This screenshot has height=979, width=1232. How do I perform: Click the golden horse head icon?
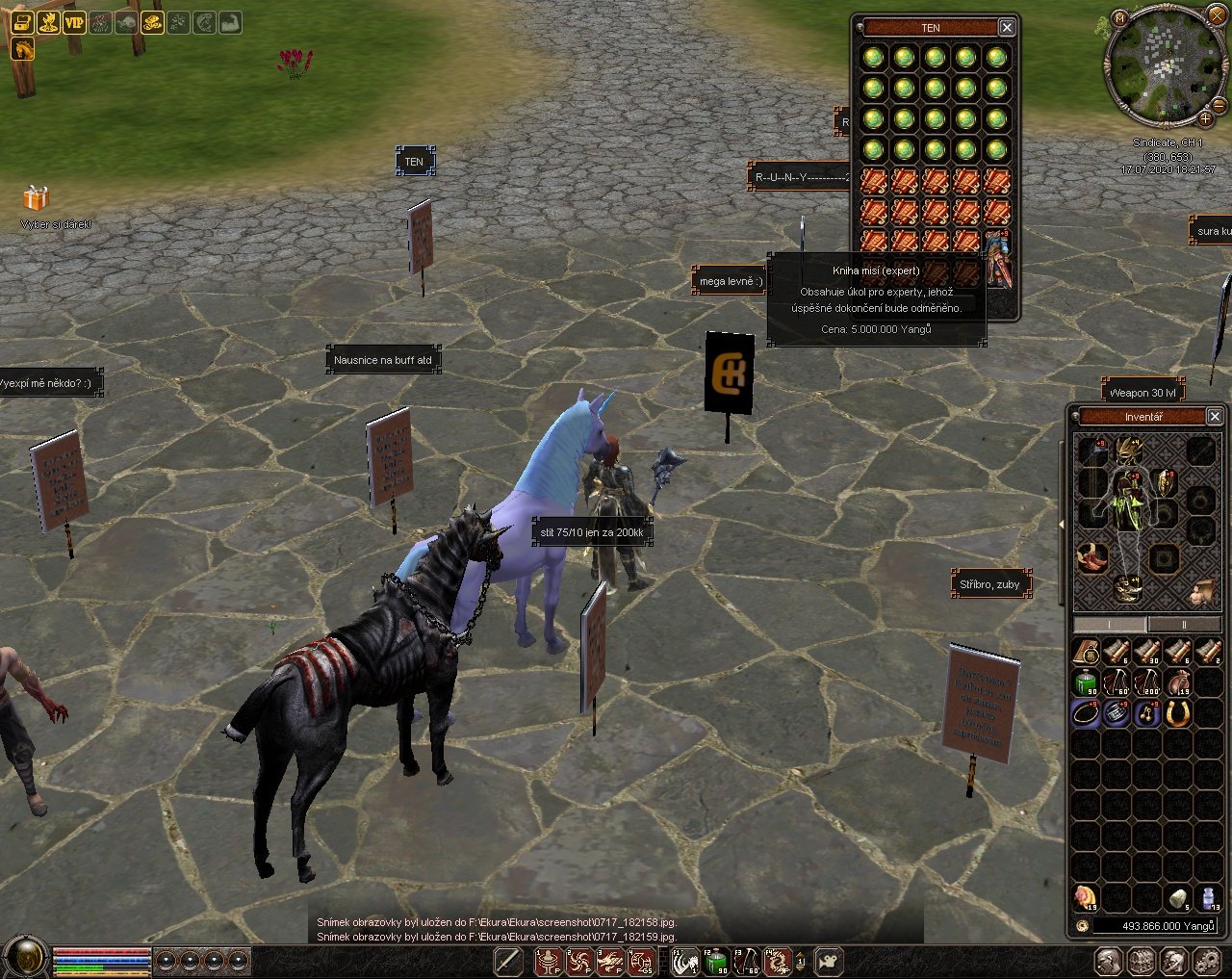[x=22, y=48]
